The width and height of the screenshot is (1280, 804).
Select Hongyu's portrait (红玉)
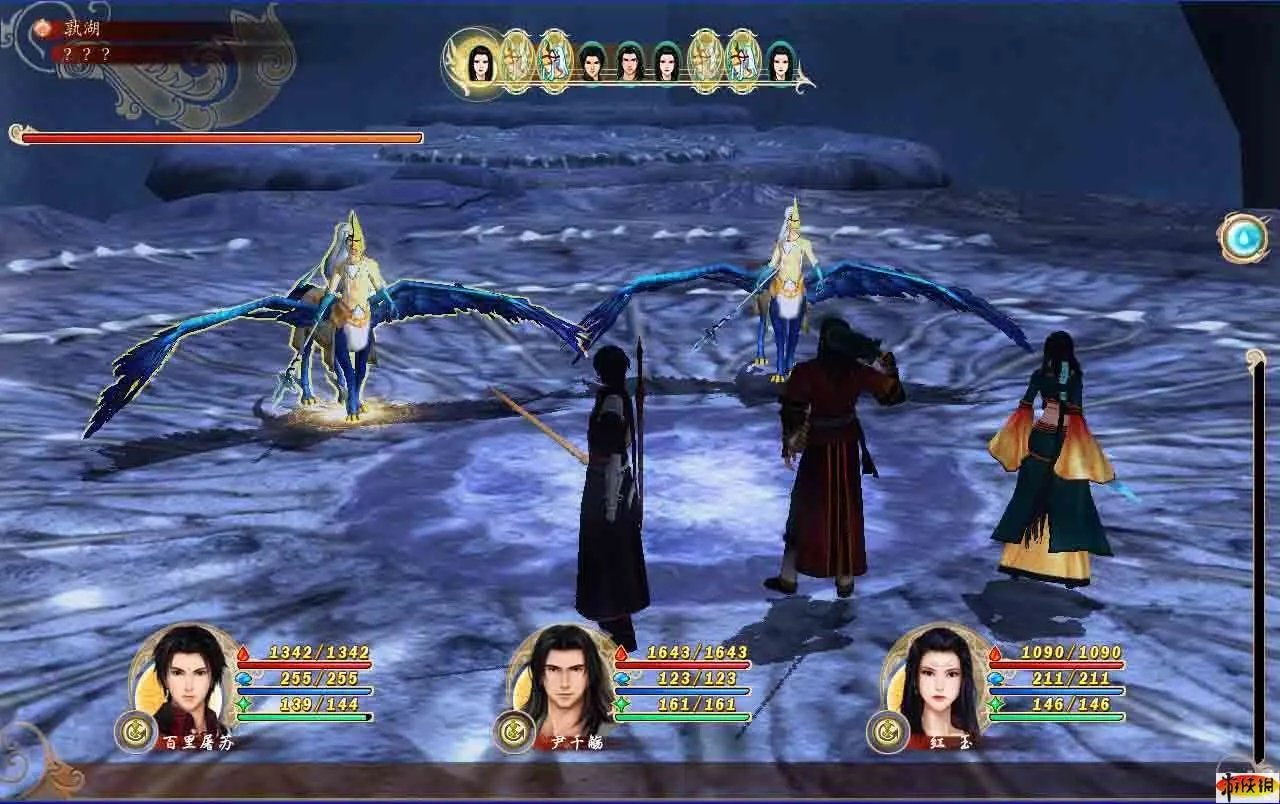click(937, 678)
